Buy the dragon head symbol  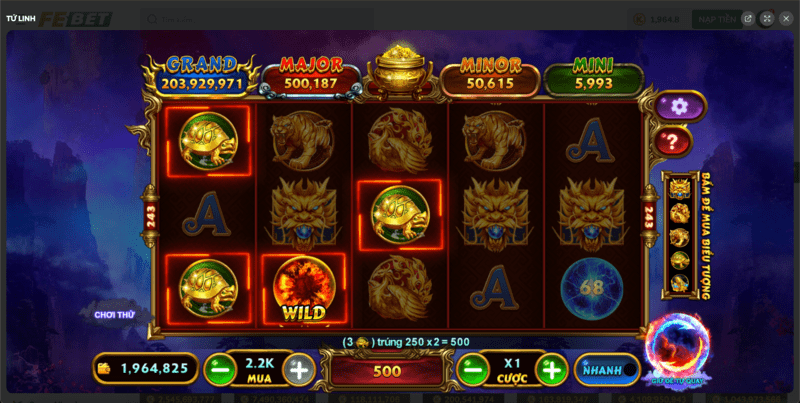click(x=680, y=189)
